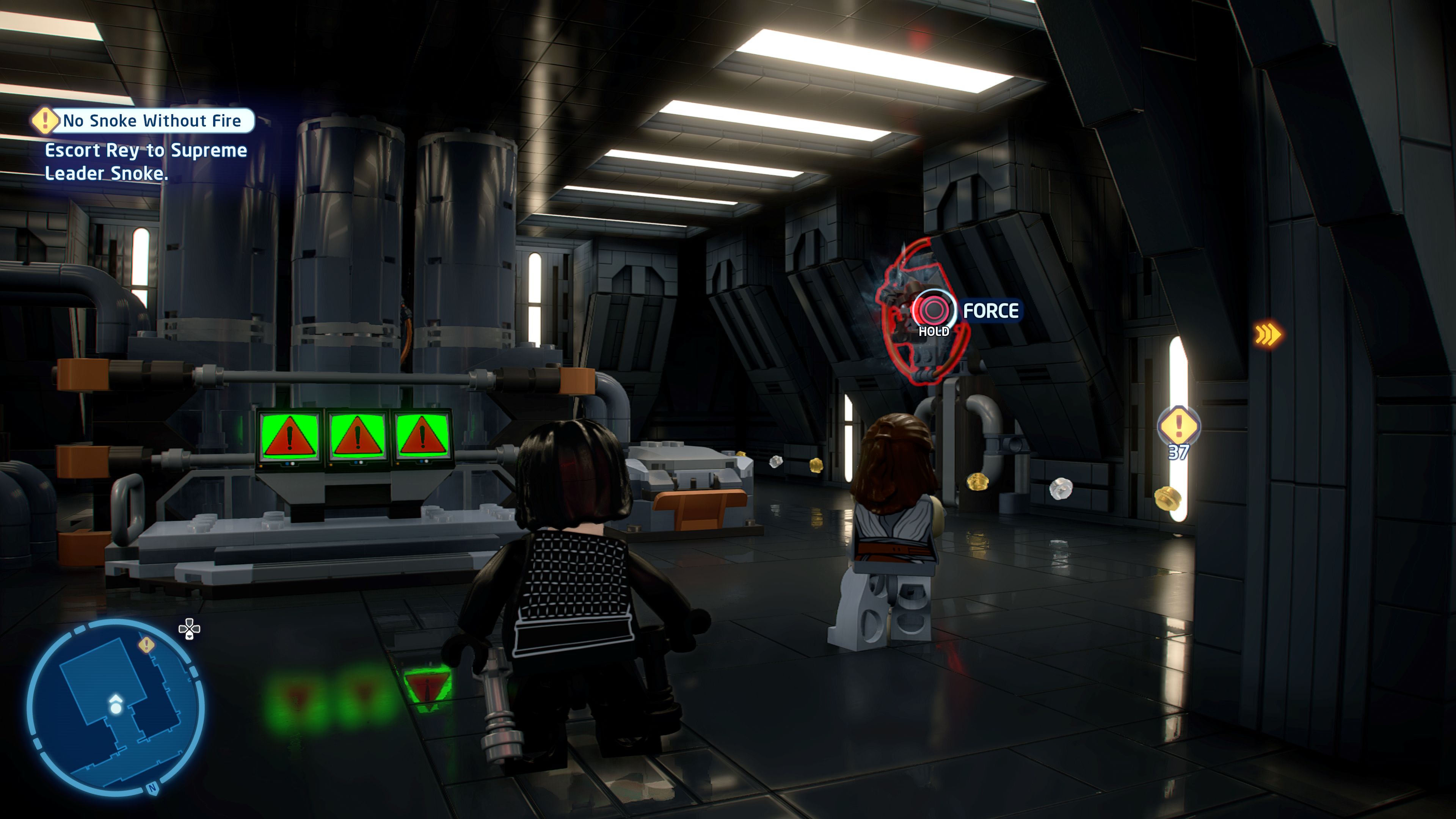
Task: Click the d-pad icon beside the minimap
Action: [x=189, y=629]
